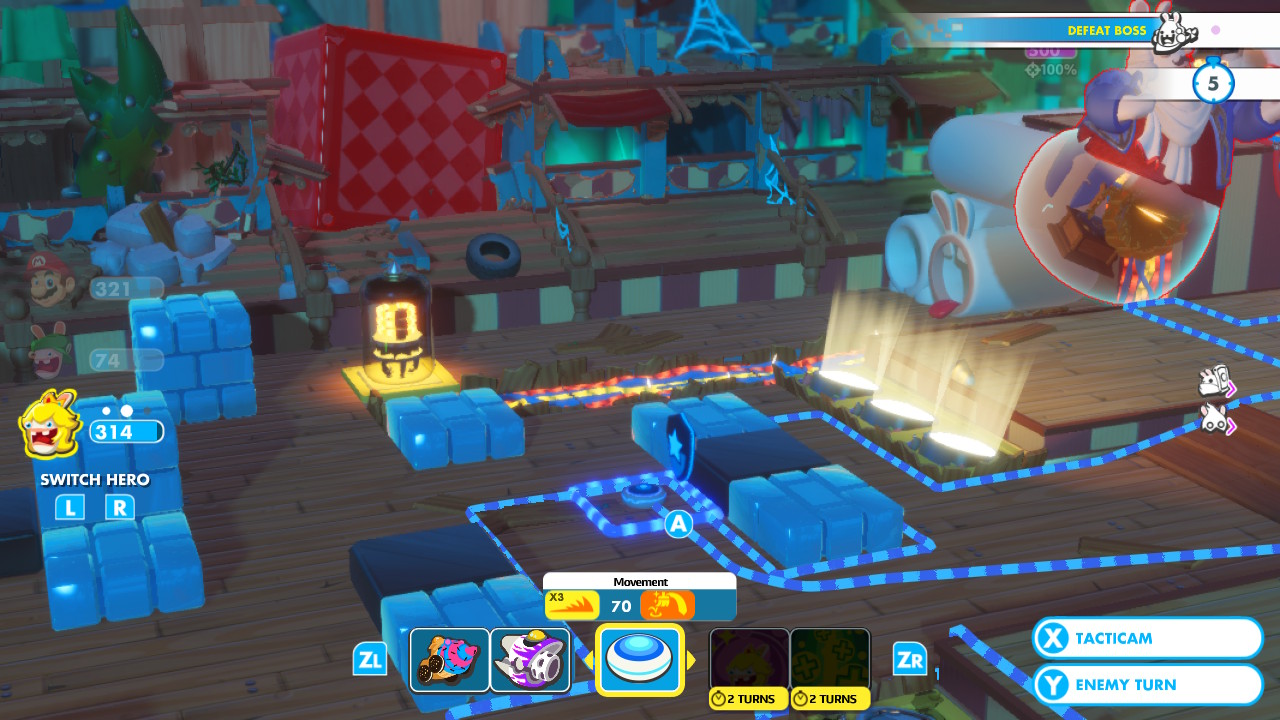The width and height of the screenshot is (1280, 720).
Task: Toggle to previous hero with the L button
Action: (x=69, y=509)
